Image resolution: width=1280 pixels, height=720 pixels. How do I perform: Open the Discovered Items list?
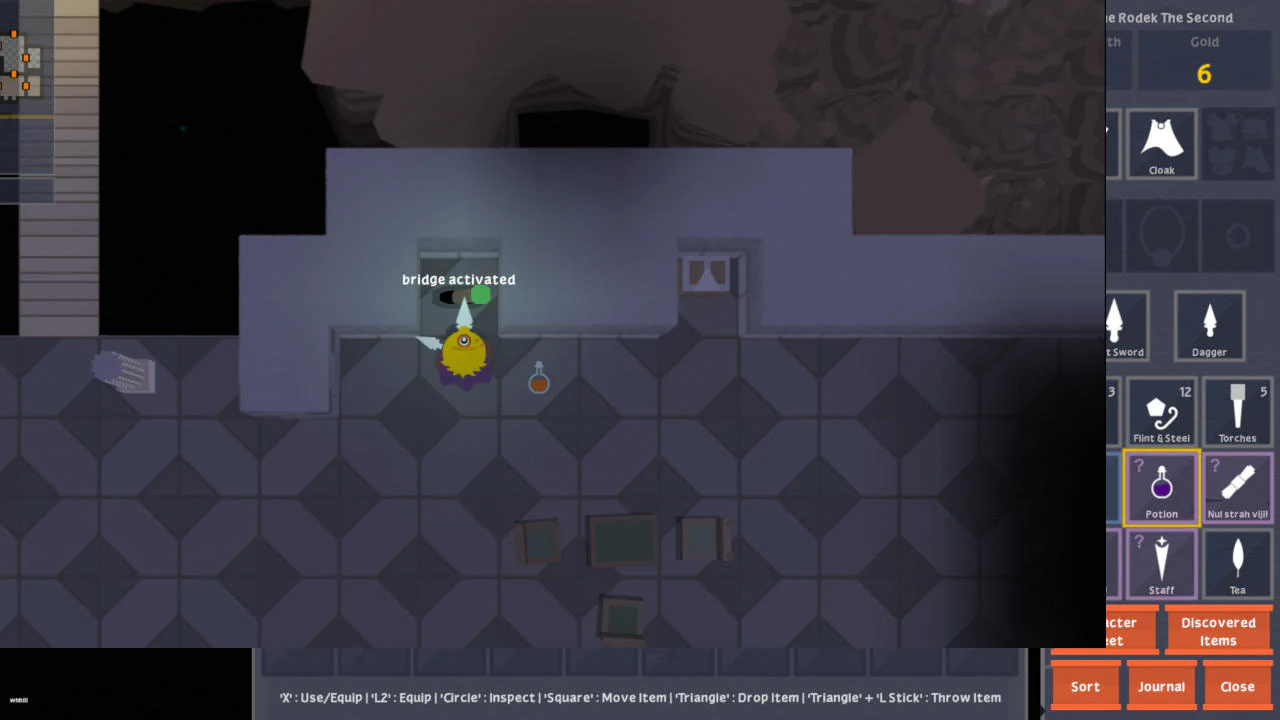point(1219,631)
